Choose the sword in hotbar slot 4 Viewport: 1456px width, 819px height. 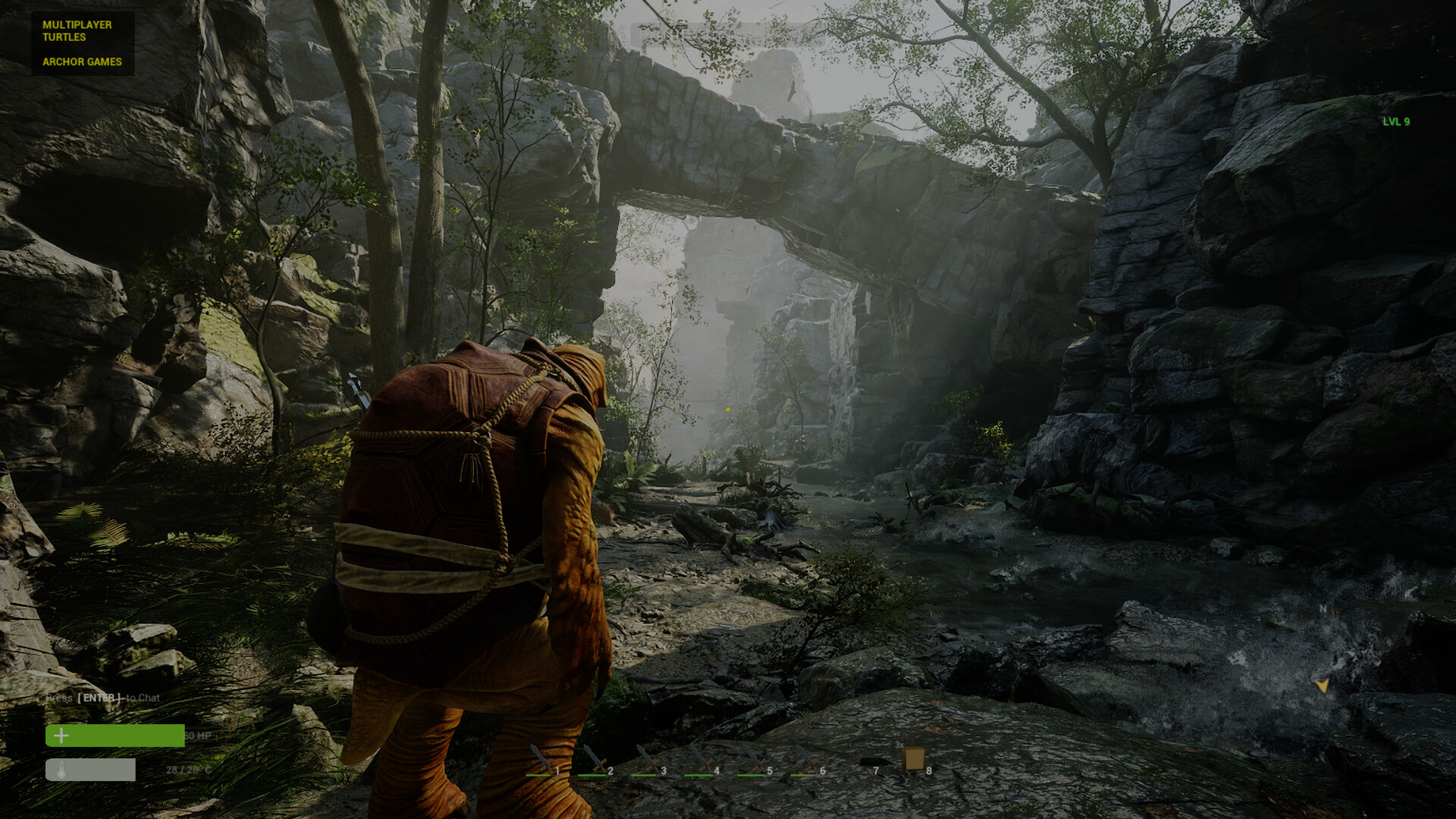coord(701,759)
